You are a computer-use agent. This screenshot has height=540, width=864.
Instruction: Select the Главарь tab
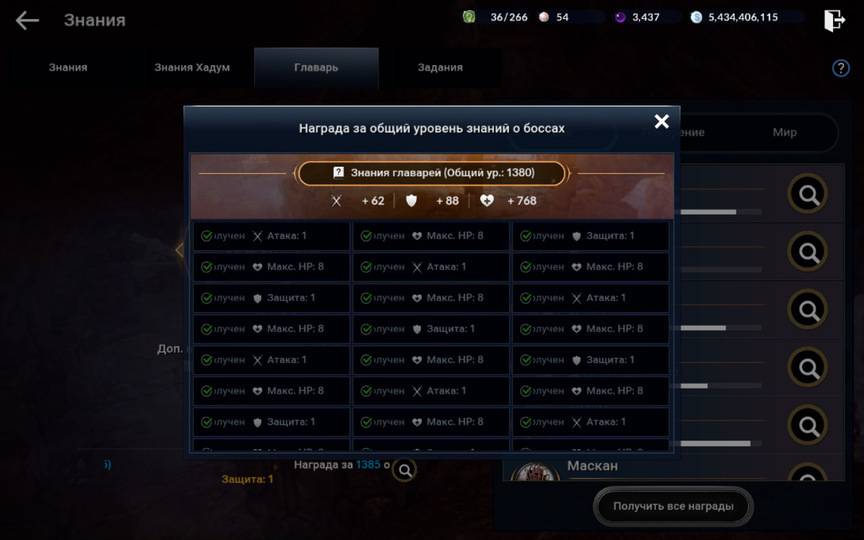(x=316, y=68)
